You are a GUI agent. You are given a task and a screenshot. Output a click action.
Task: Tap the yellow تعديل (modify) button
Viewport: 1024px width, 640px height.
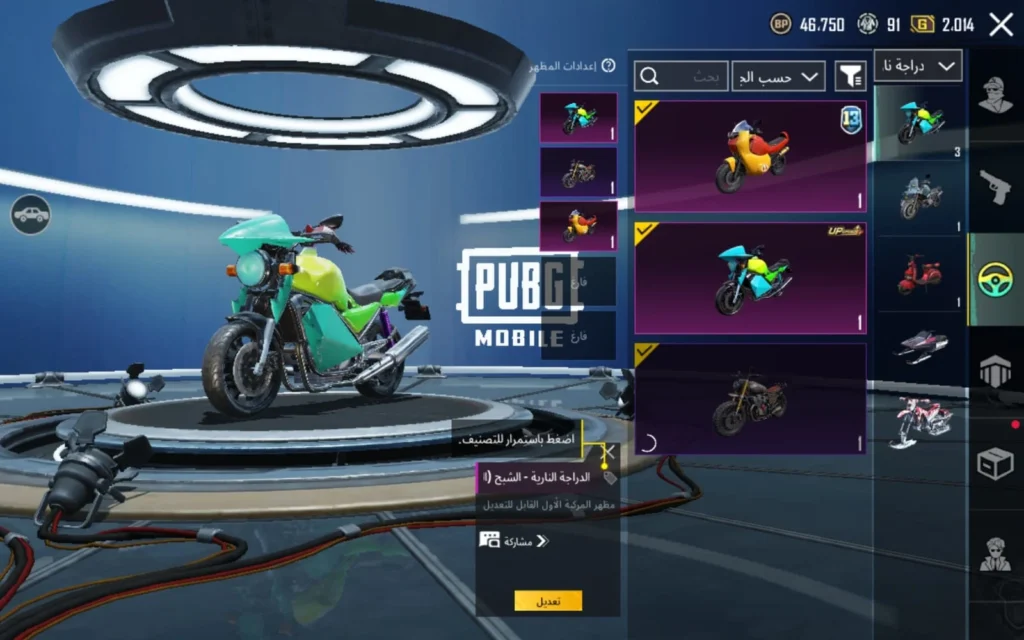548,601
